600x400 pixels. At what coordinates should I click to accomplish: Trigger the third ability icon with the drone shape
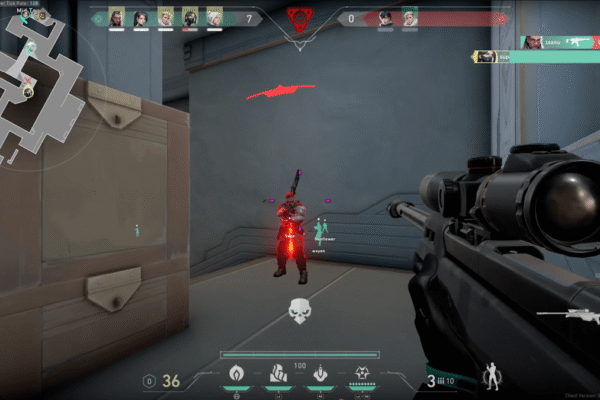(x=320, y=374)
